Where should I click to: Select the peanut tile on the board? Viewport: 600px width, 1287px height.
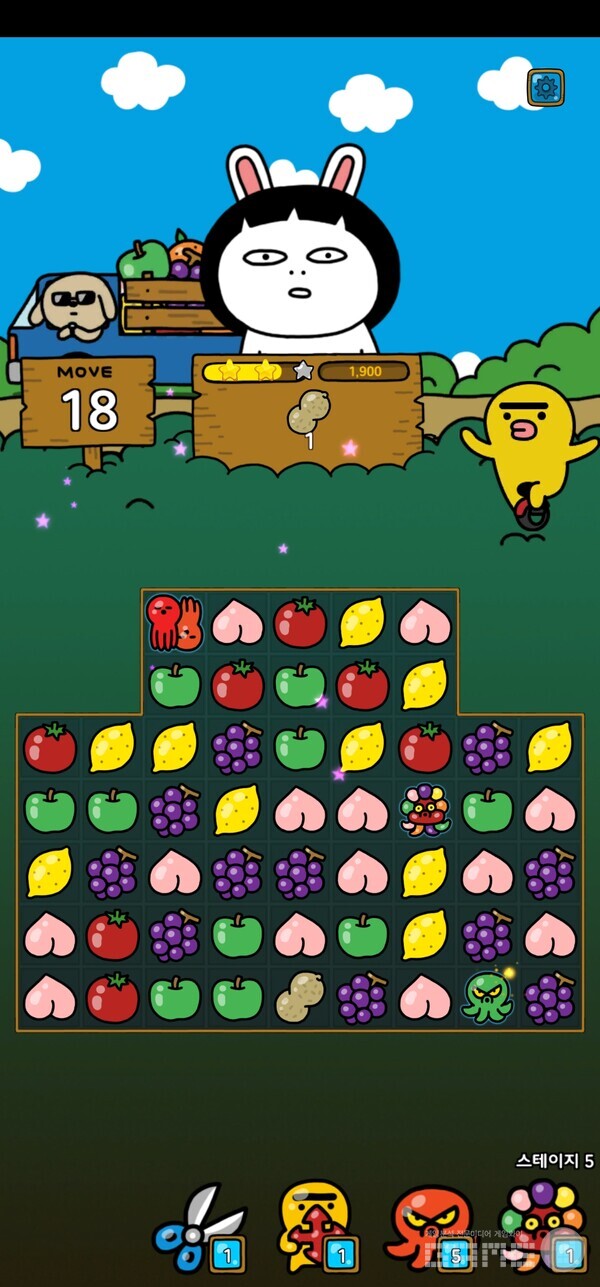tap(299, 997)
